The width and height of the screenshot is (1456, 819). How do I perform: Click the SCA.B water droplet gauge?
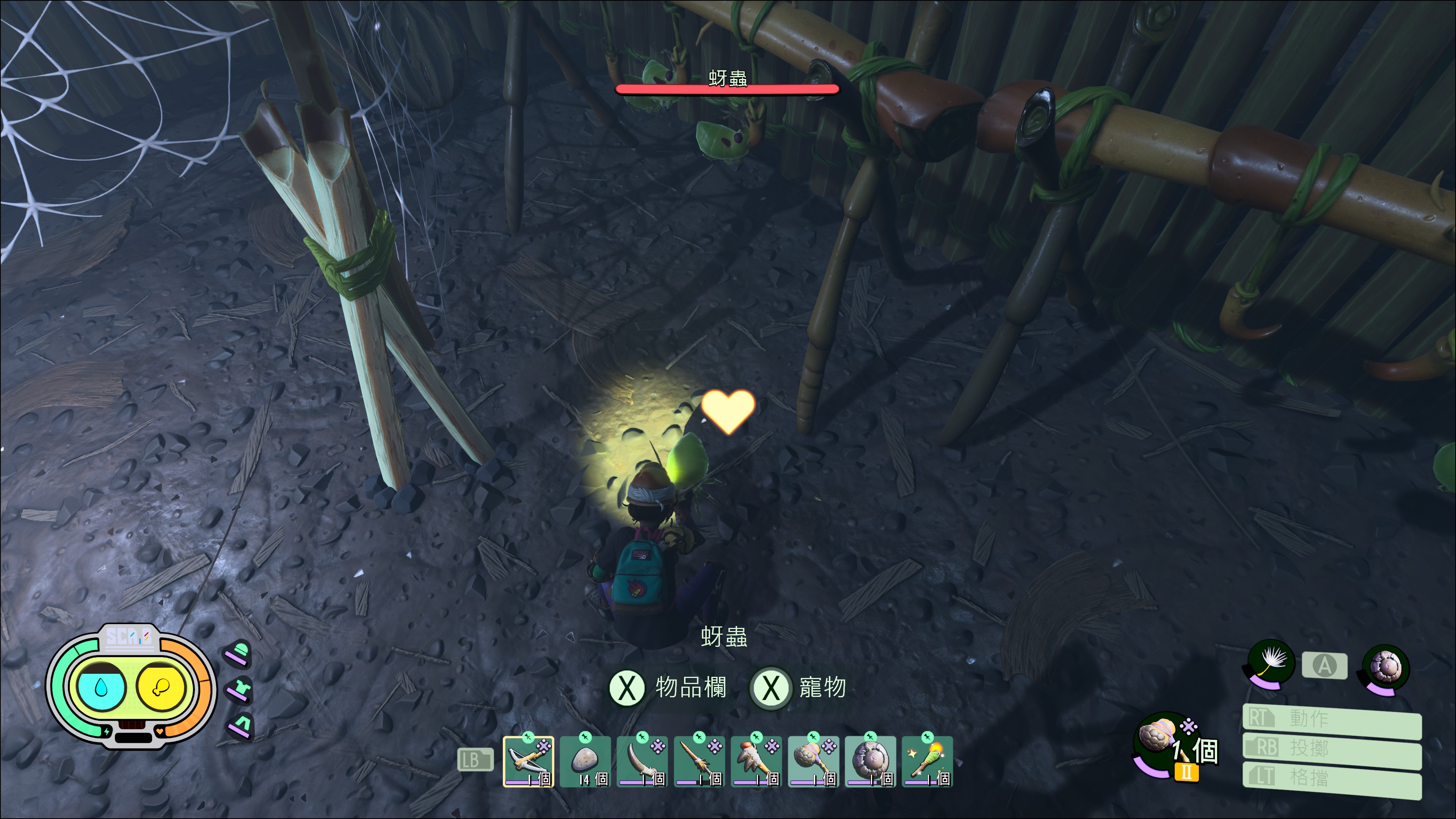pos(101,687)
